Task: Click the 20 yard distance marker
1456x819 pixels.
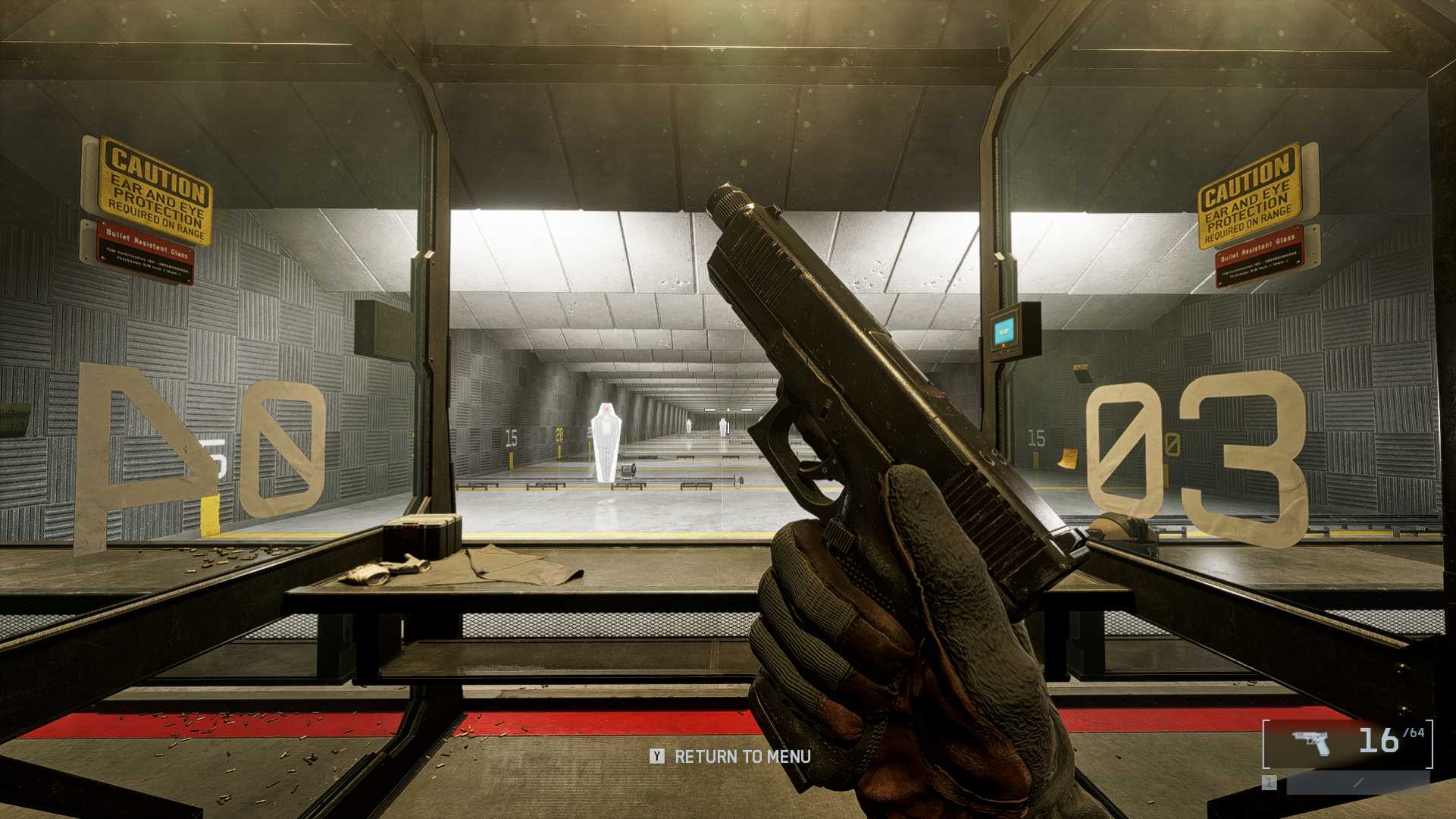Action: (559, 435)
